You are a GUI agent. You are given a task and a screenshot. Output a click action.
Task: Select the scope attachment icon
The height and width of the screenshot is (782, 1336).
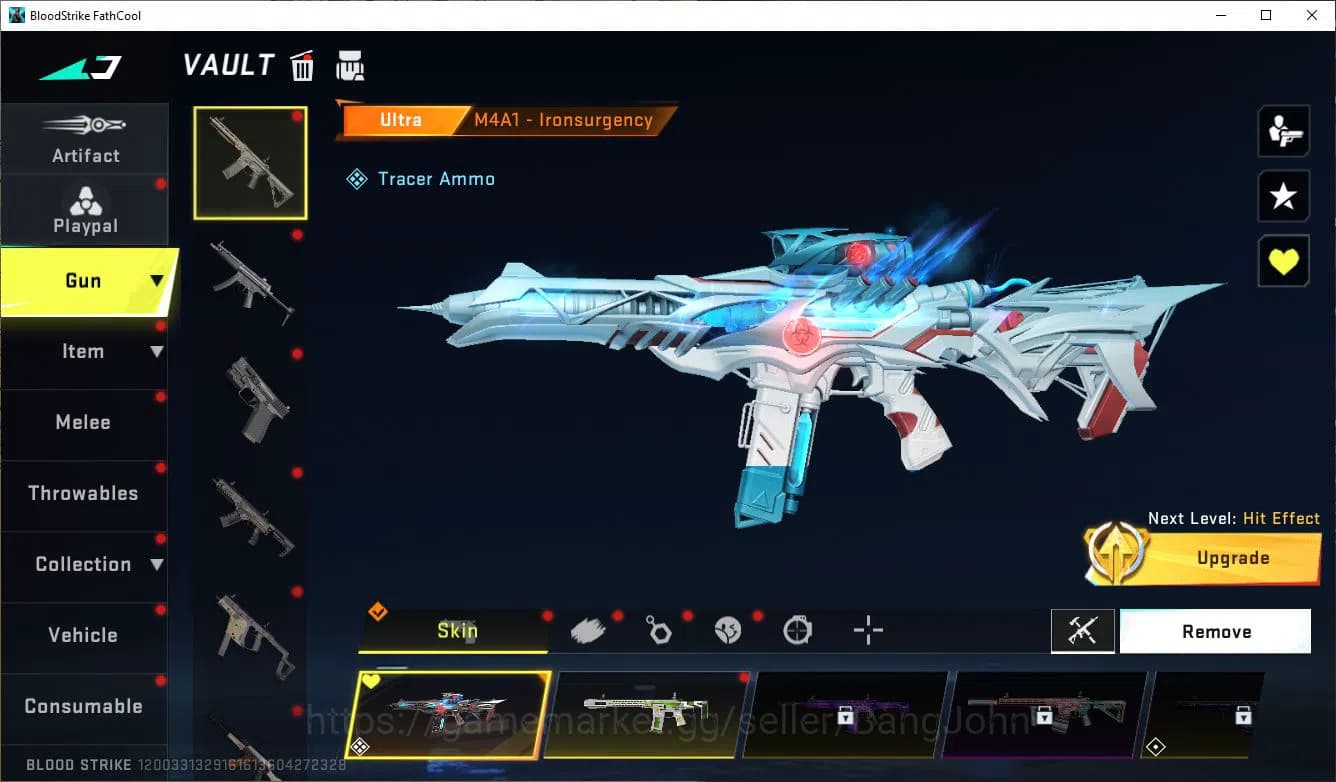tap(798, 628)
